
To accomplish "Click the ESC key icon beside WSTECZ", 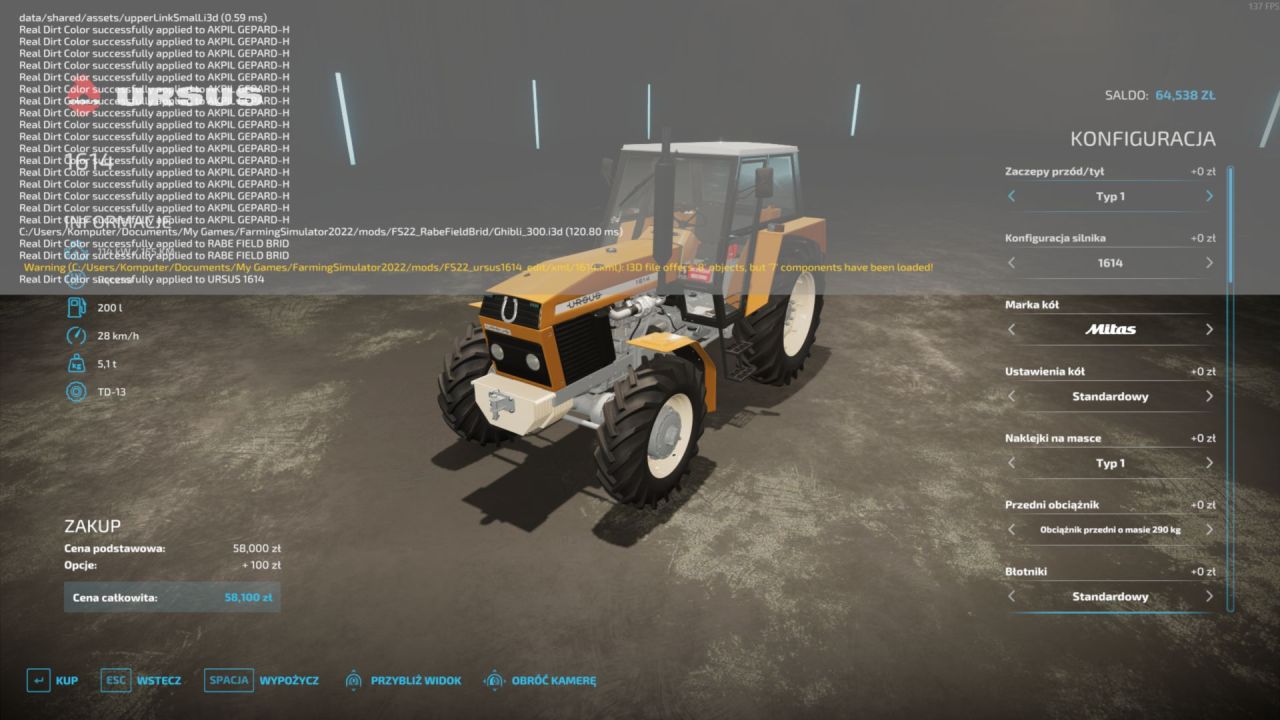I will pos(115,680).
